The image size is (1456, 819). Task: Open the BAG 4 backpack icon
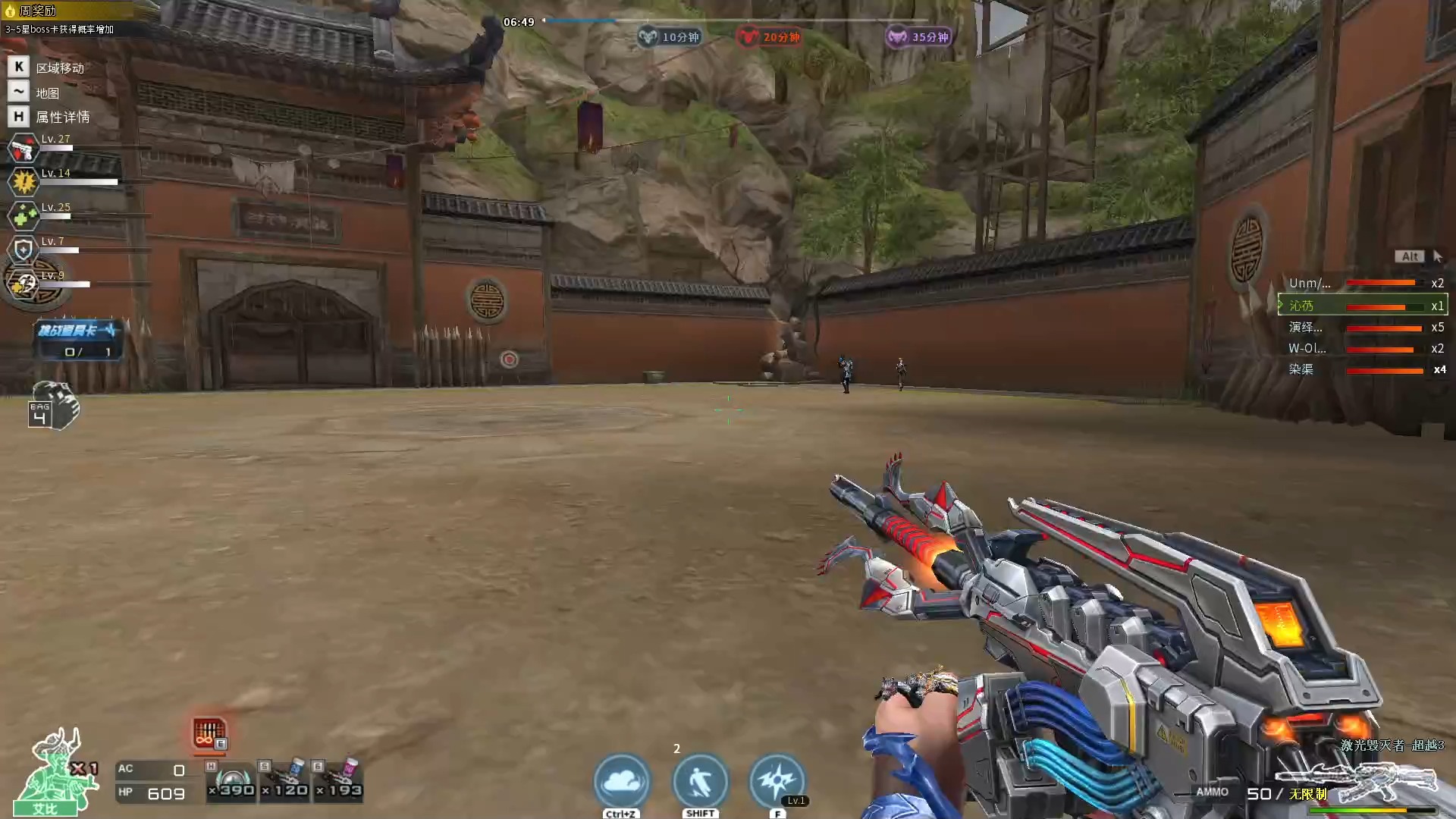point(52,406)
